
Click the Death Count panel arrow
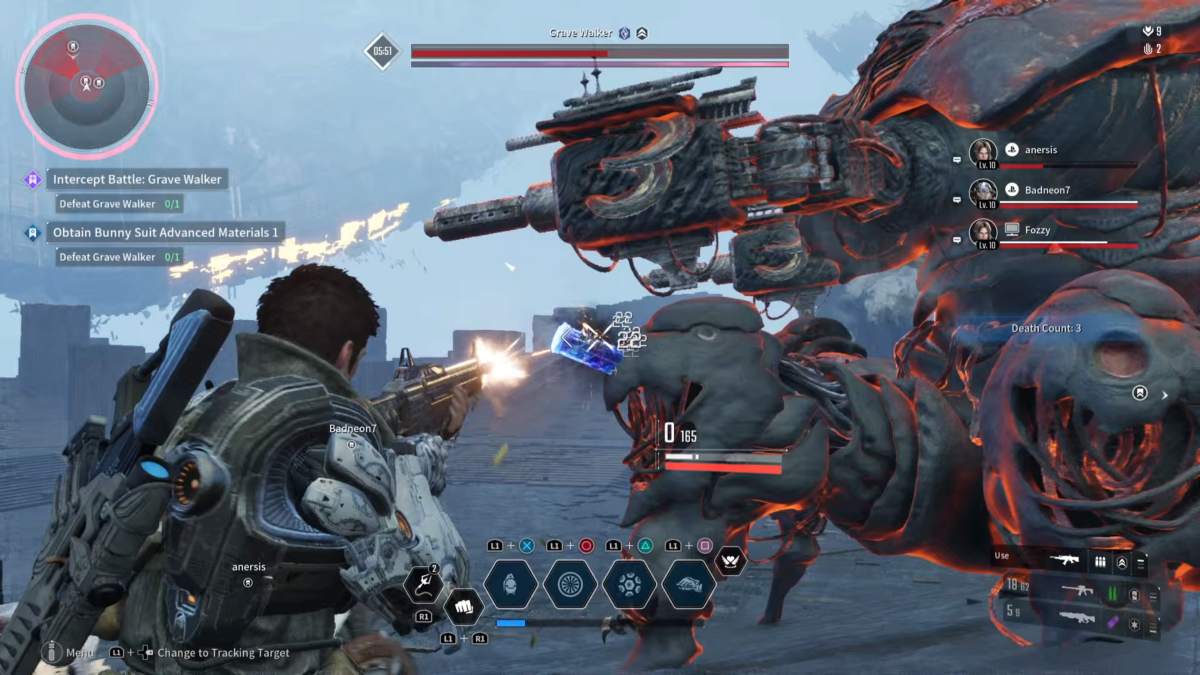coord(1164,395)
